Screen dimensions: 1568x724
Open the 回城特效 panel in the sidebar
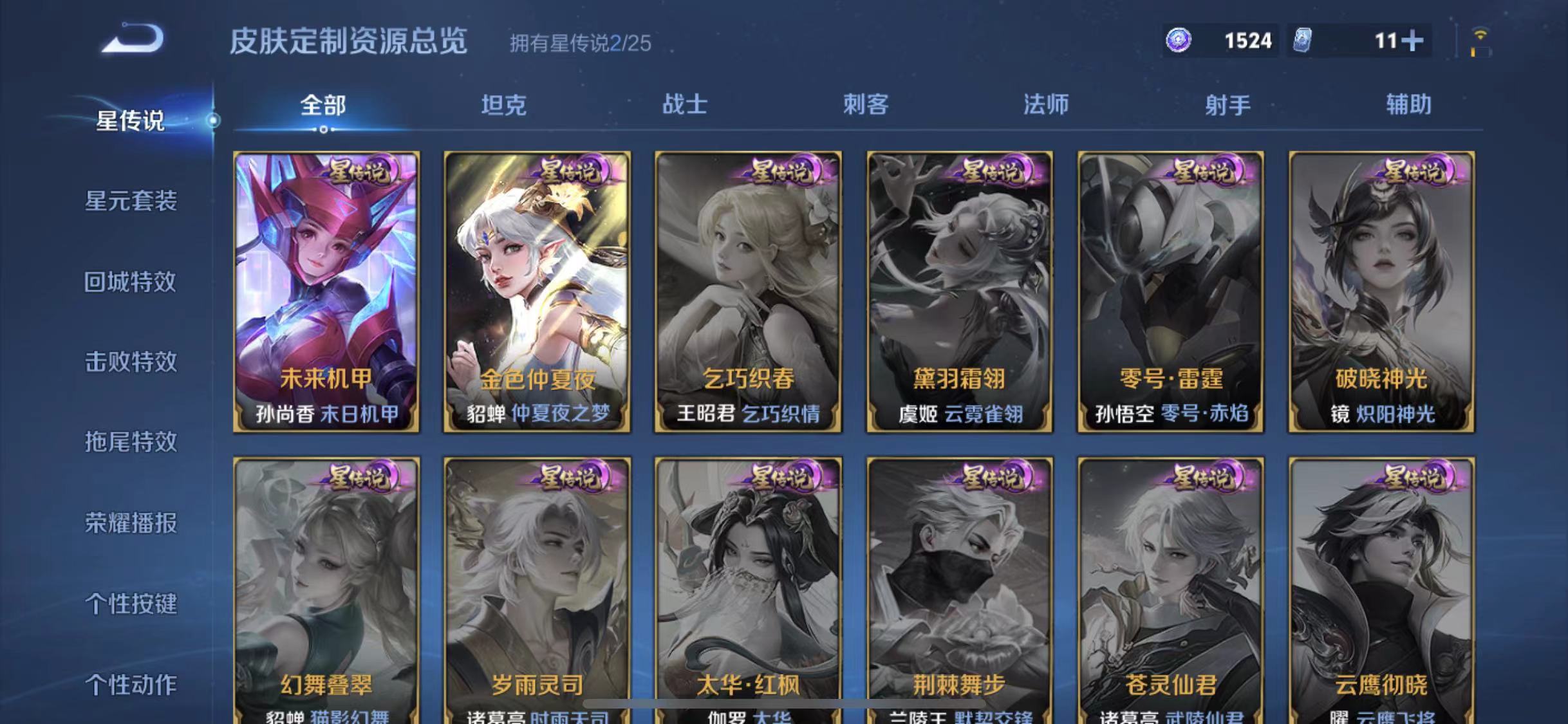coord(131,282)
